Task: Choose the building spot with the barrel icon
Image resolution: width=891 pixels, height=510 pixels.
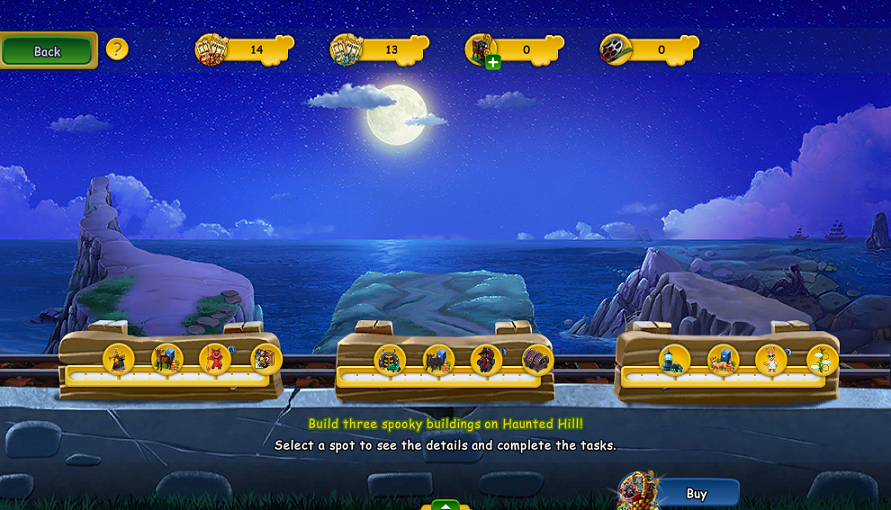Action: (x=537, y=359)
